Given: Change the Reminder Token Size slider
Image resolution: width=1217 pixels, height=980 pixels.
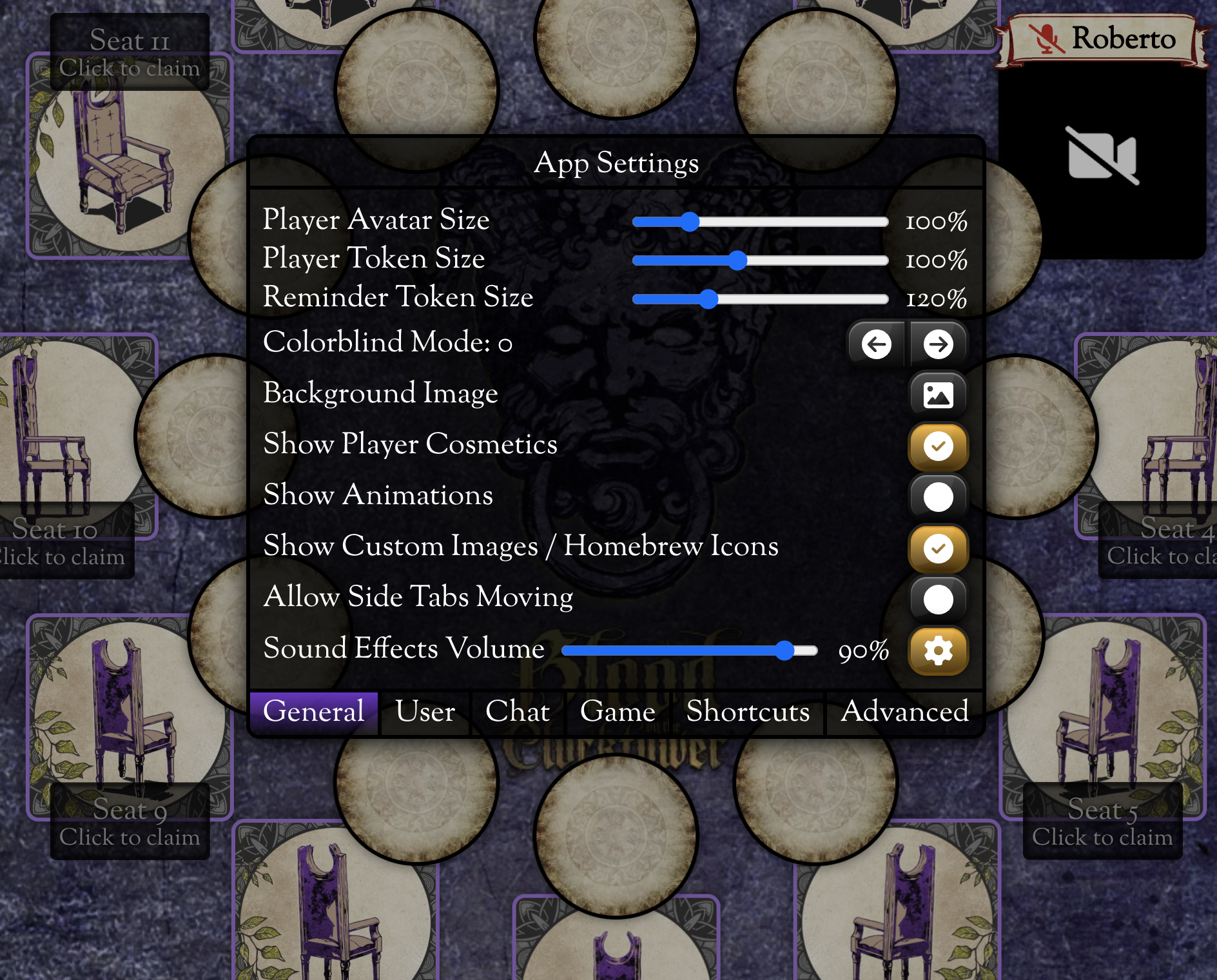Looking at the screenshot, I should 708,299.
